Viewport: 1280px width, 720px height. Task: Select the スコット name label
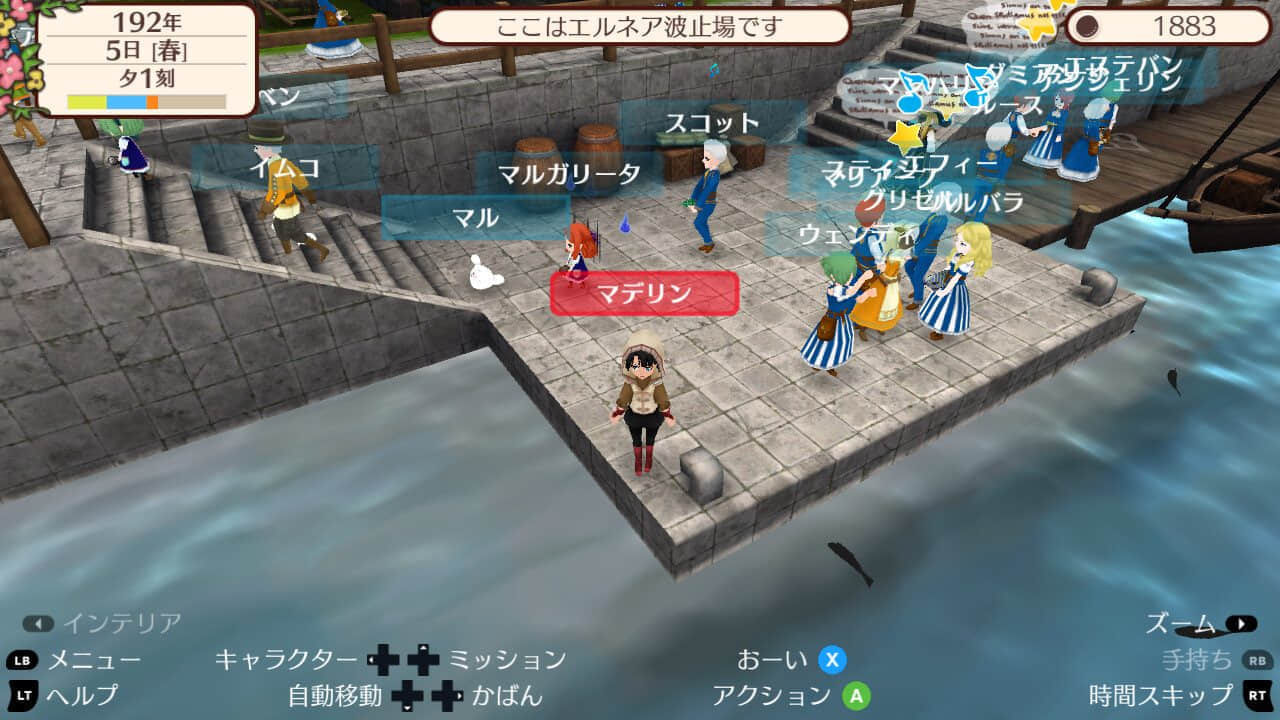[712, 124]
